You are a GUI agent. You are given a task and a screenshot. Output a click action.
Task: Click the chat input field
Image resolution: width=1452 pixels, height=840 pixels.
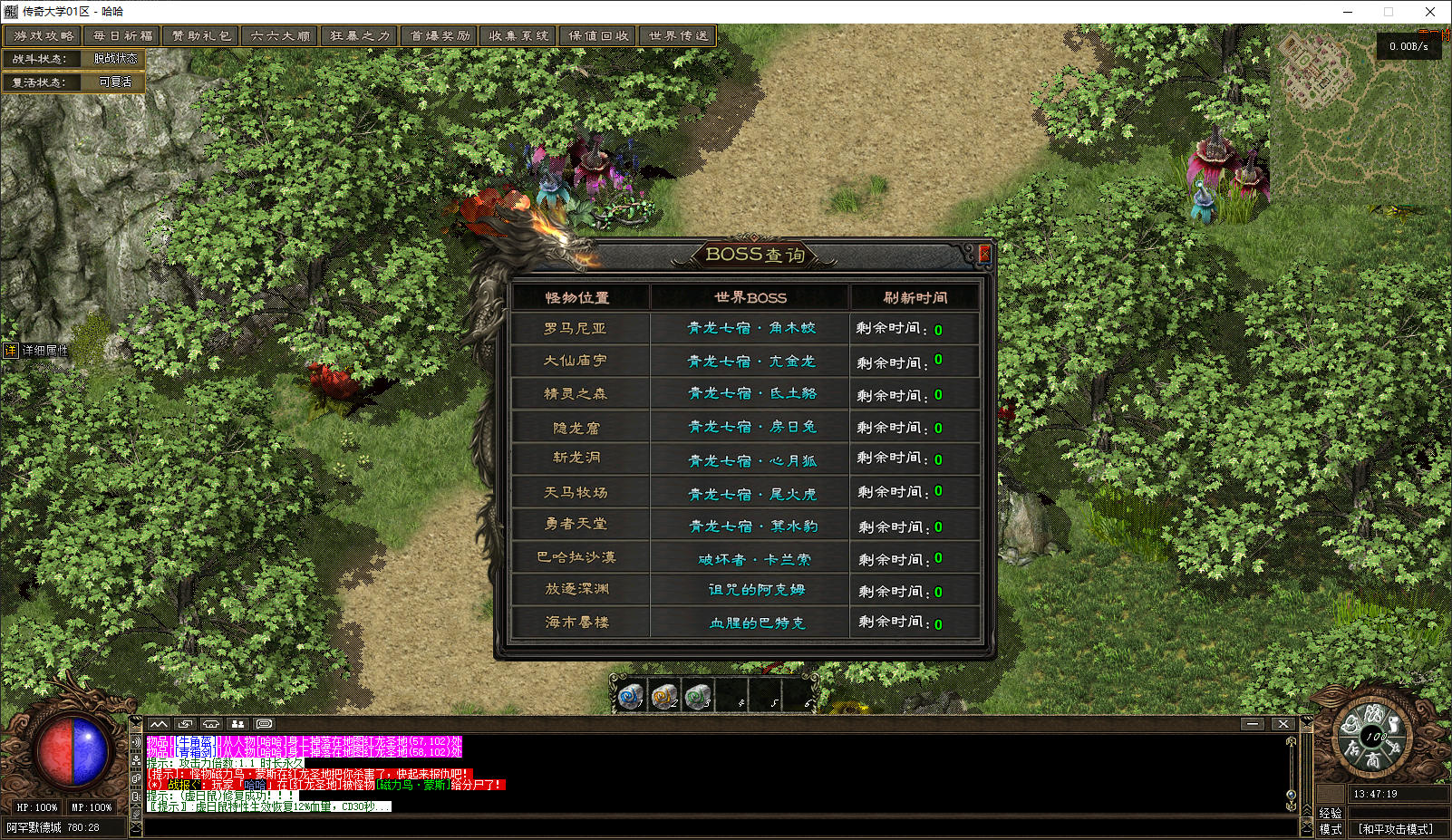pos(721,826)
